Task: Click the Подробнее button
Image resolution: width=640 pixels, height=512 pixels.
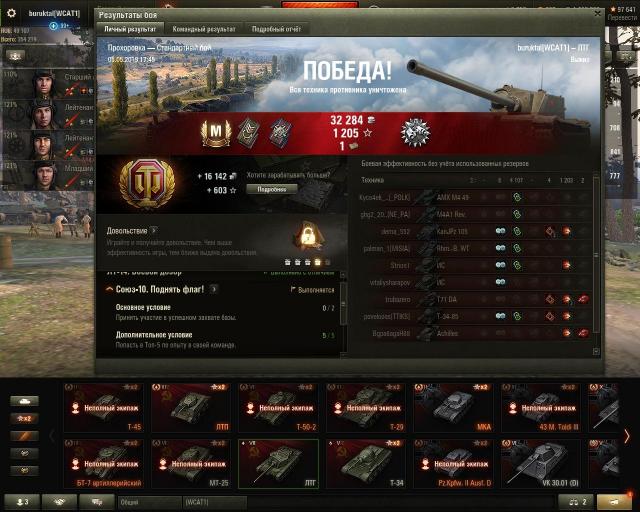Action: (x=271, y=189)
